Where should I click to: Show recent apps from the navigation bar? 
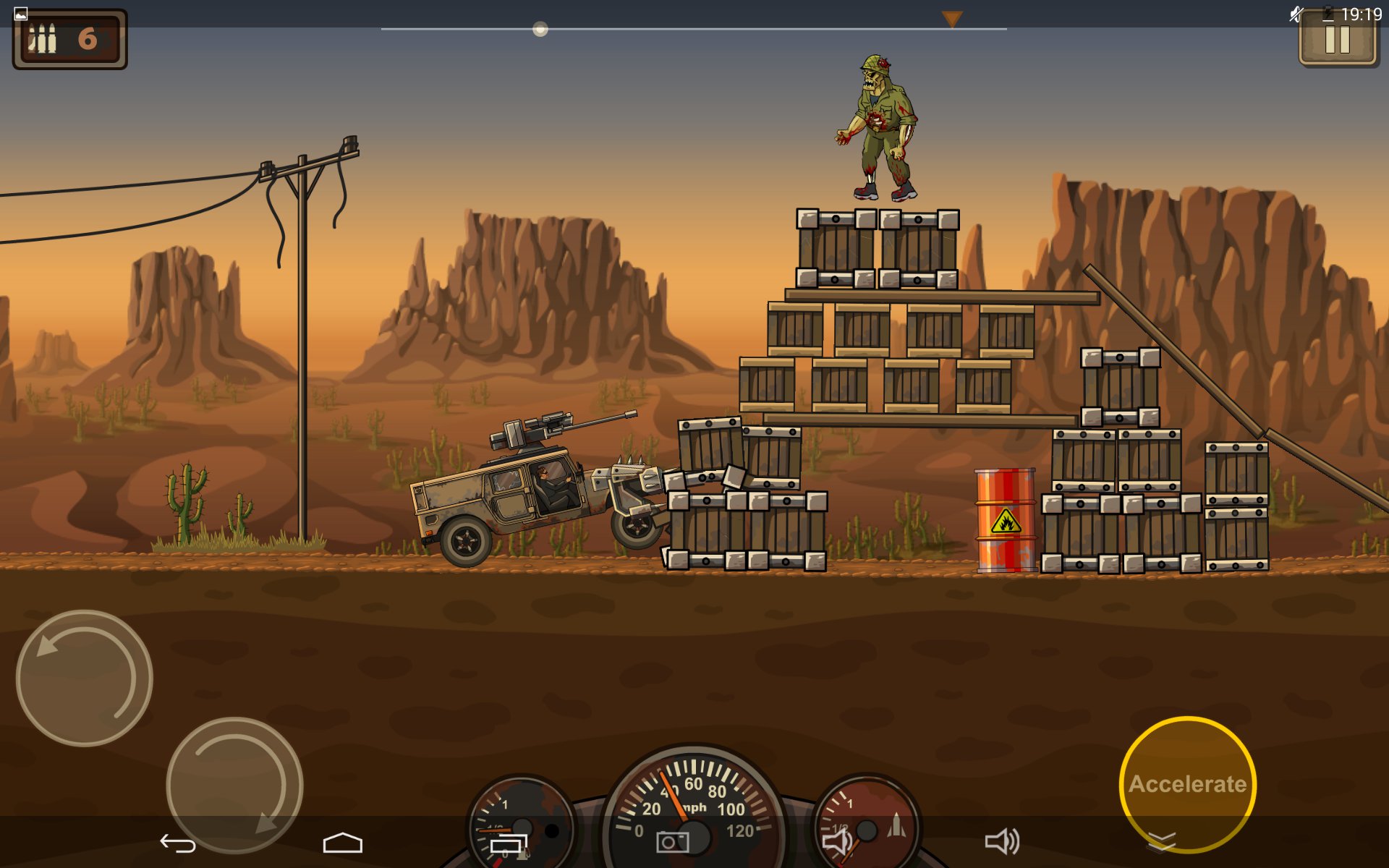(509, 843)
